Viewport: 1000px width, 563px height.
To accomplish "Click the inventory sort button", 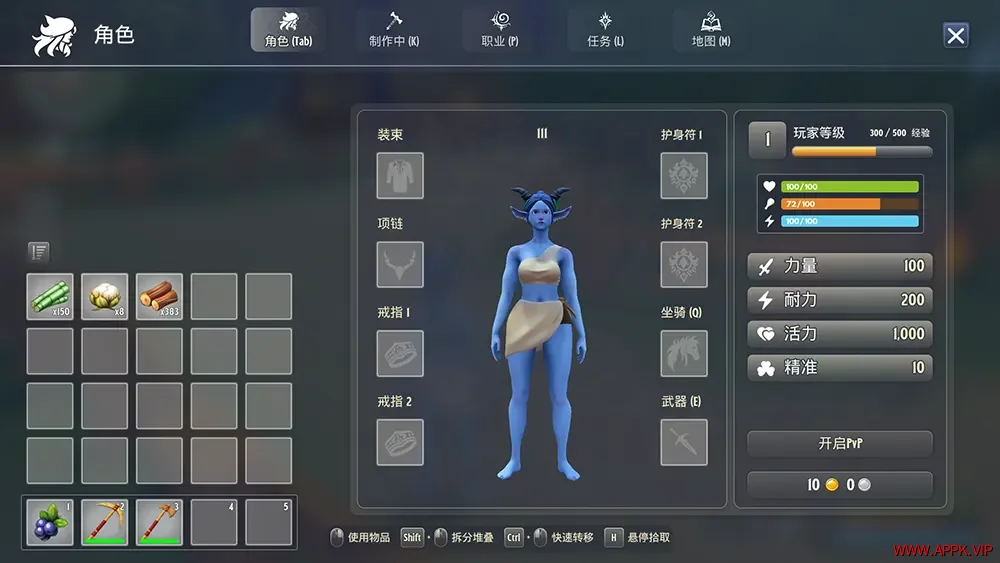I will coord(39,252).
